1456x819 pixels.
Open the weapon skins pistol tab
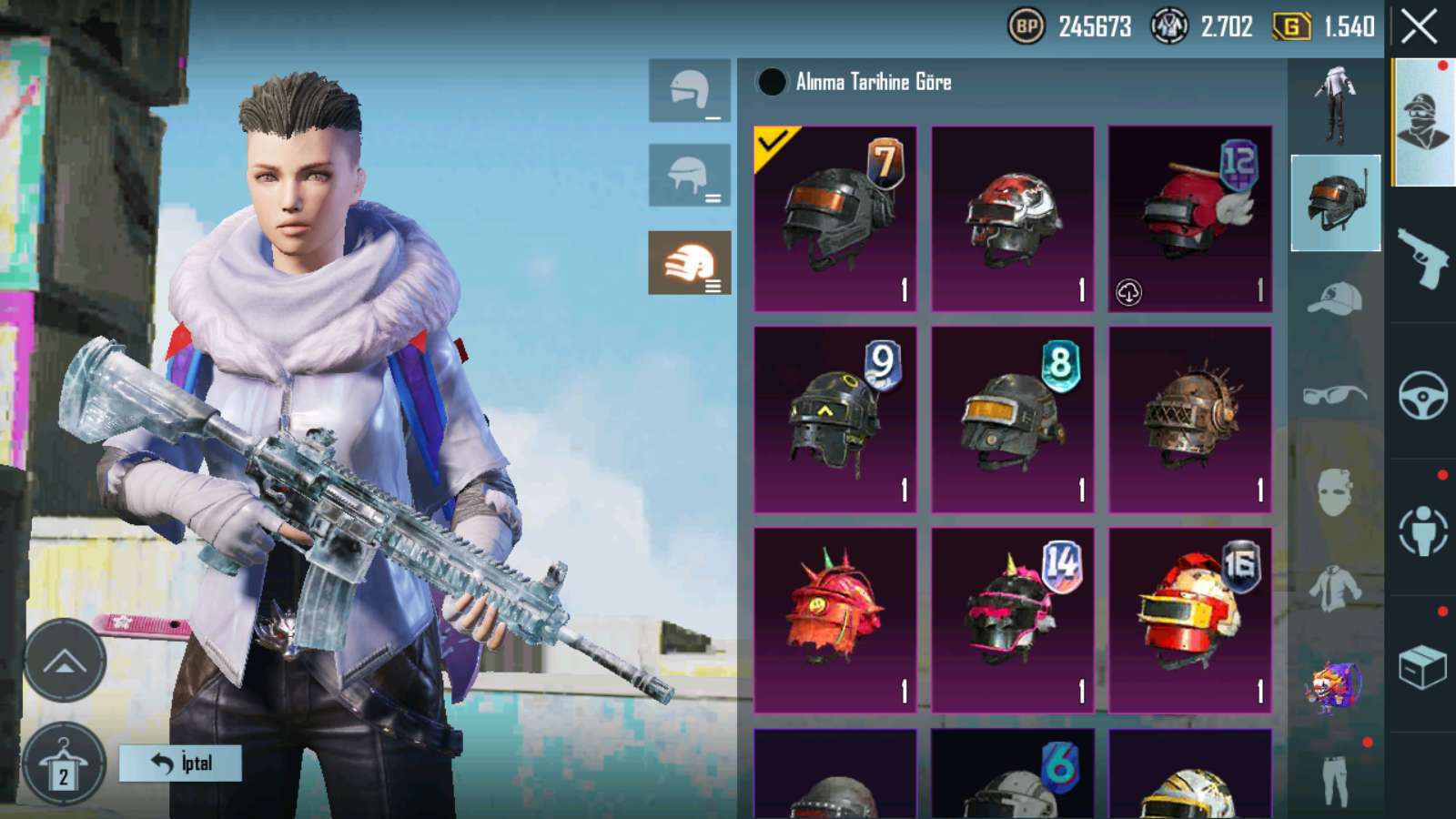click(x=1423, y=258)
